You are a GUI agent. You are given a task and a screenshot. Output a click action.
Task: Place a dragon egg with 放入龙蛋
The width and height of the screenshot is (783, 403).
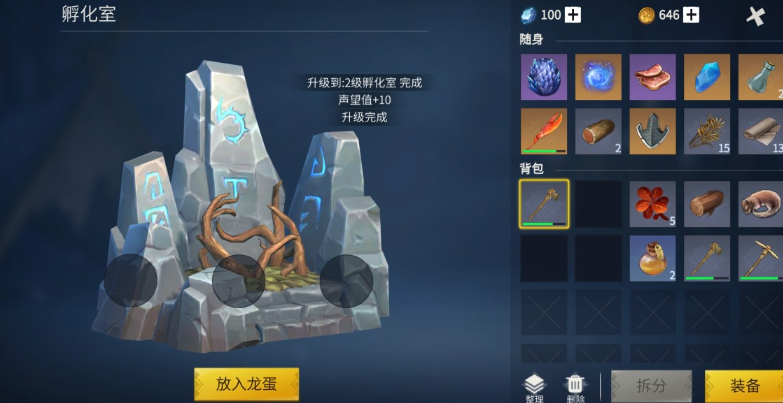tap(246, 384)
